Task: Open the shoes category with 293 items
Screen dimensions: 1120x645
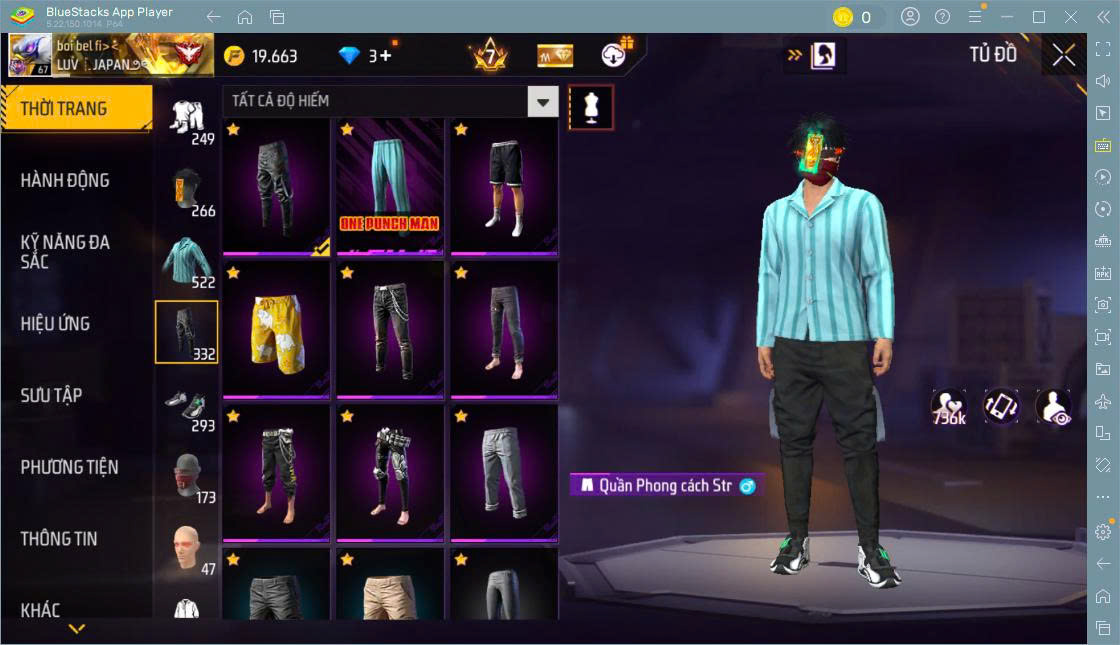Action: click(x=187, y=405)
